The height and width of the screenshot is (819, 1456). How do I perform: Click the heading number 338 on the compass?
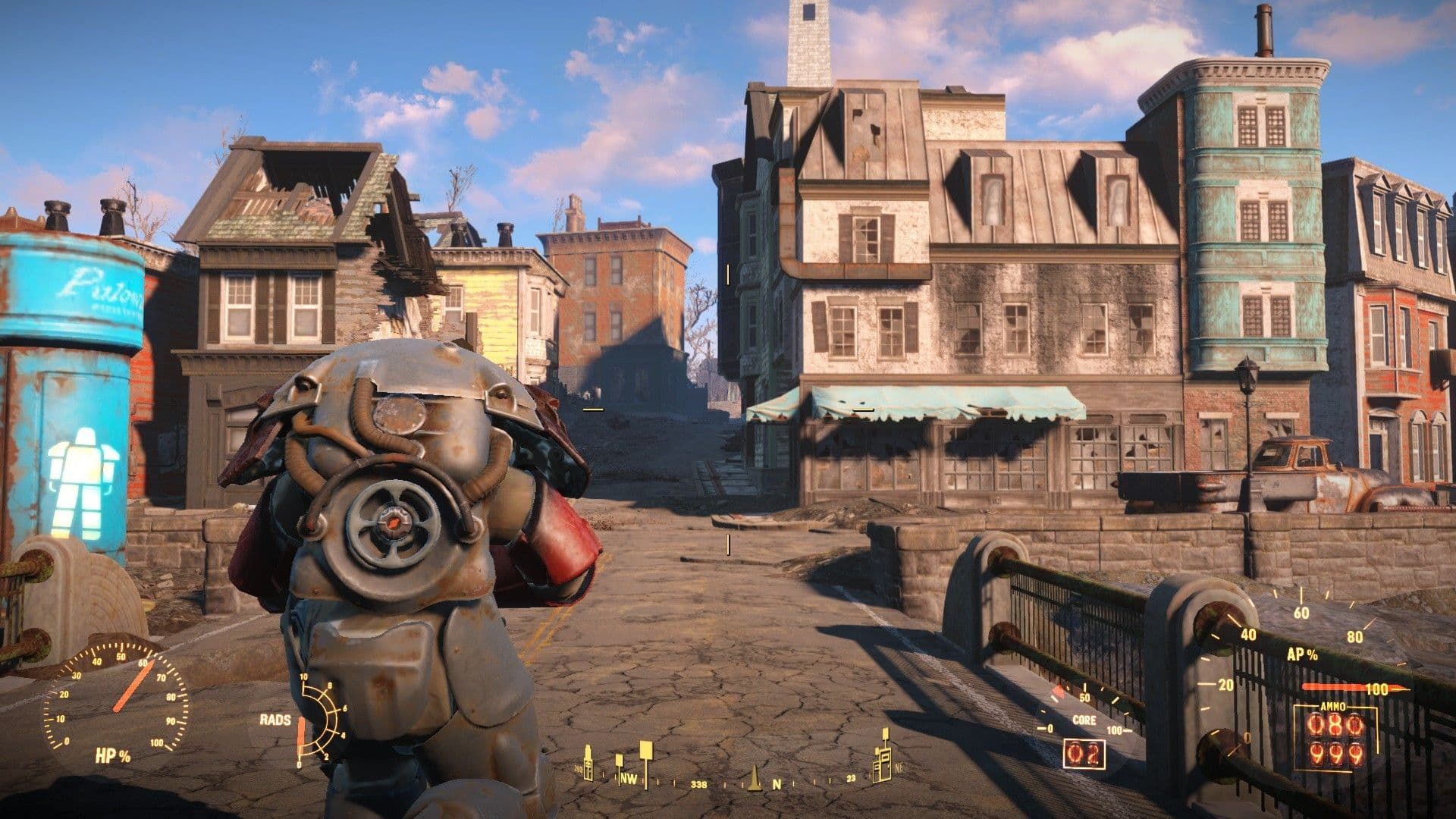(699, 784)
